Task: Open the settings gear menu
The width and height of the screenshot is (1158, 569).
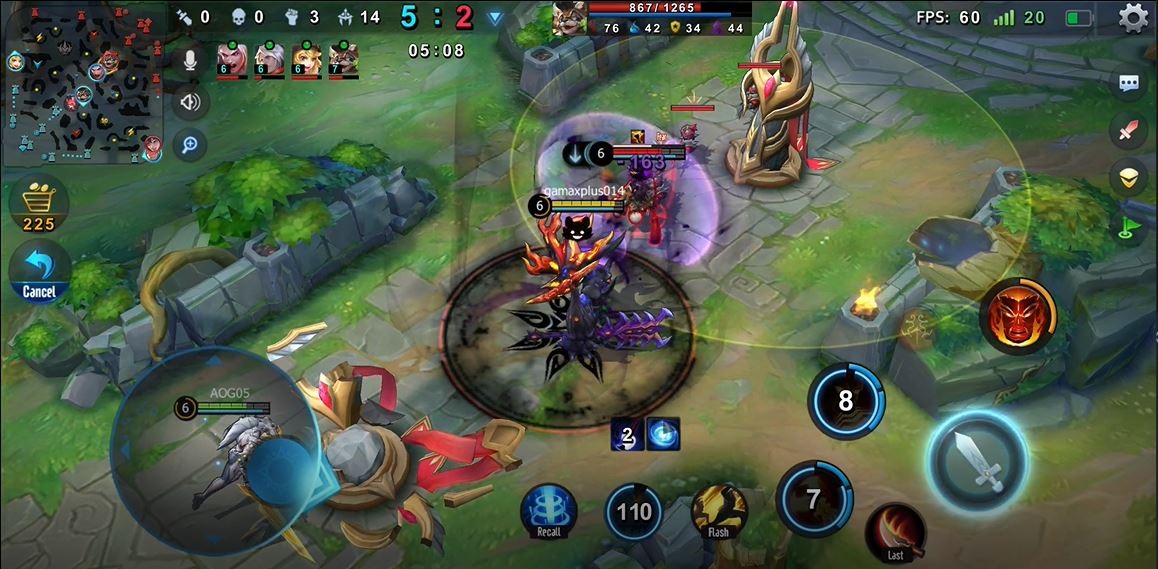Action: pos(1133,18)
